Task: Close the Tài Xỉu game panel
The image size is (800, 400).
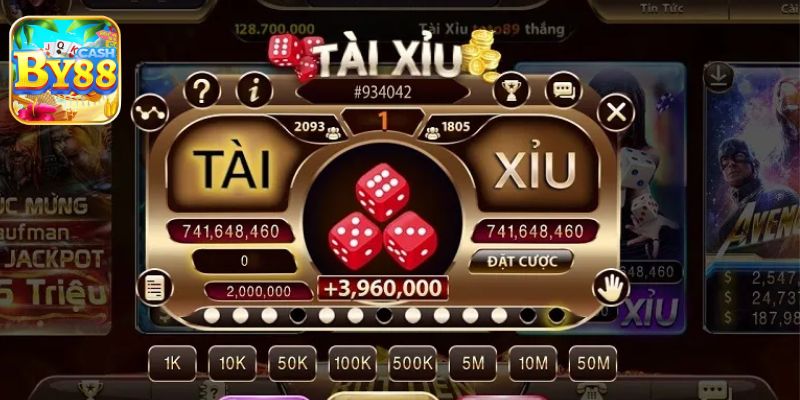Action: point(616,111)
